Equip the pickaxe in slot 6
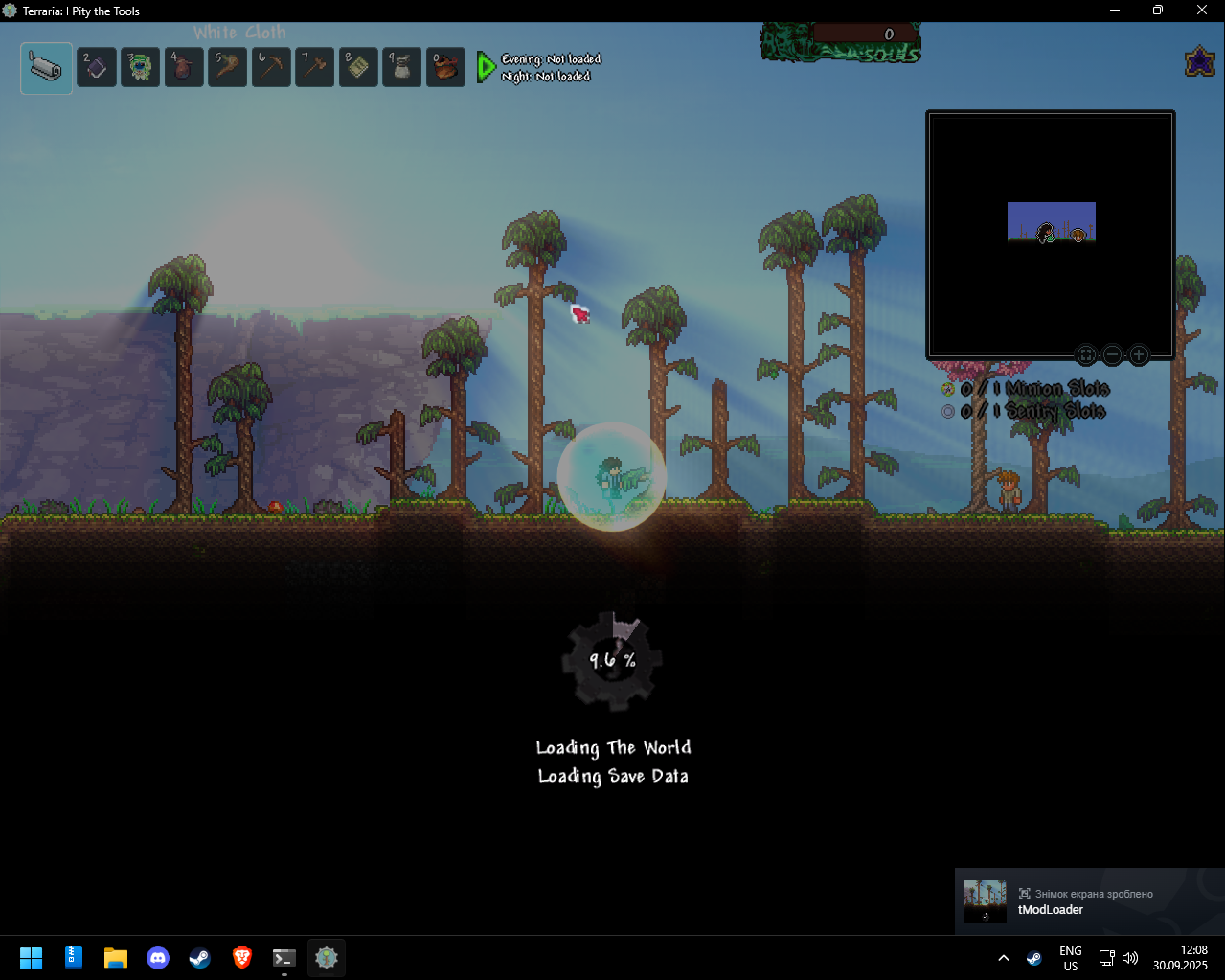 tap(271, 68)
